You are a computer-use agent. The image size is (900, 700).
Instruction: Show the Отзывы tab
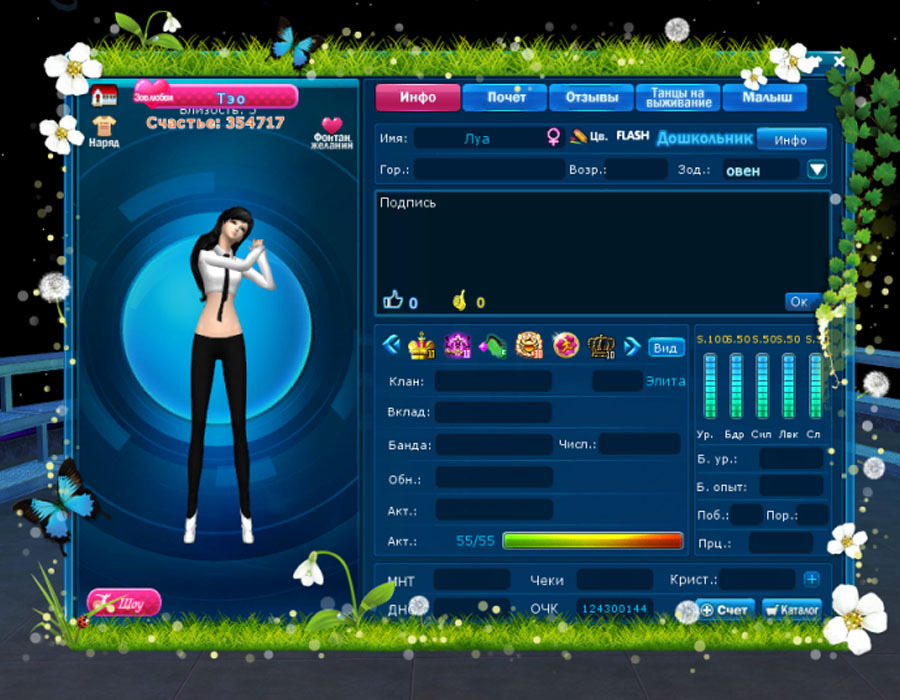point(592,97)
